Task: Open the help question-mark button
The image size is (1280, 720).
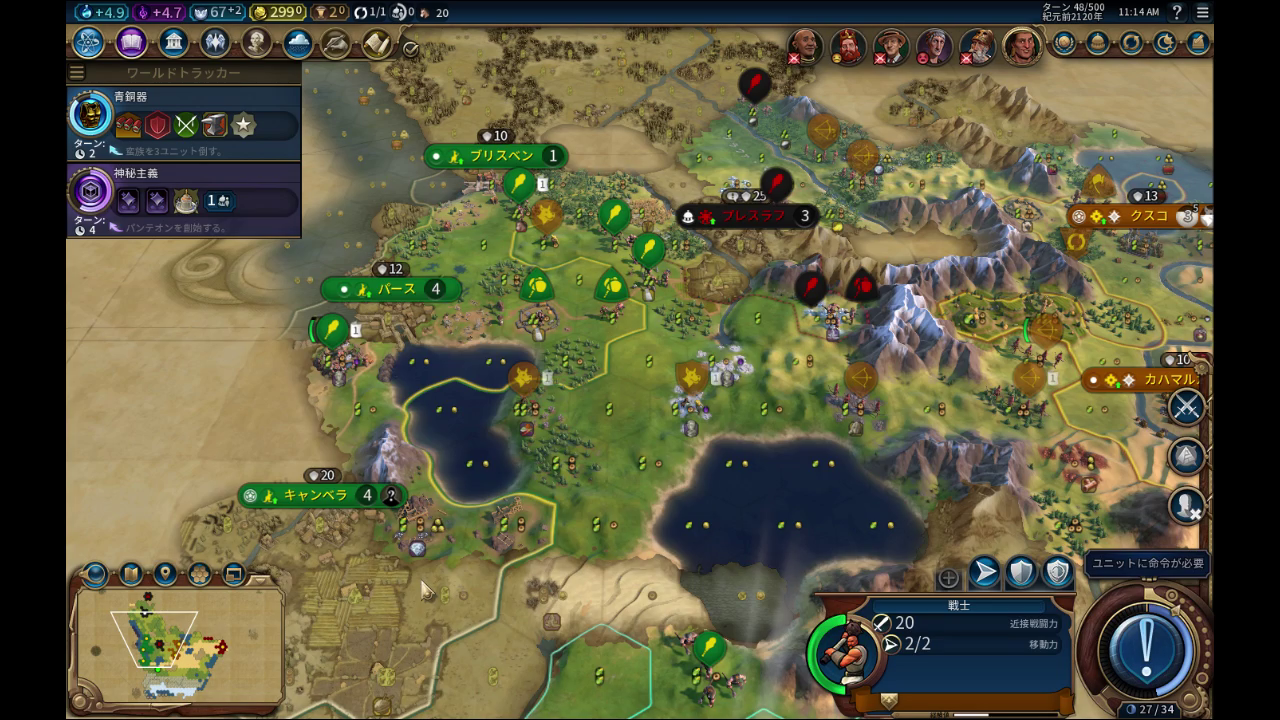Action: pyautogui.click(x=1177, y=12)
